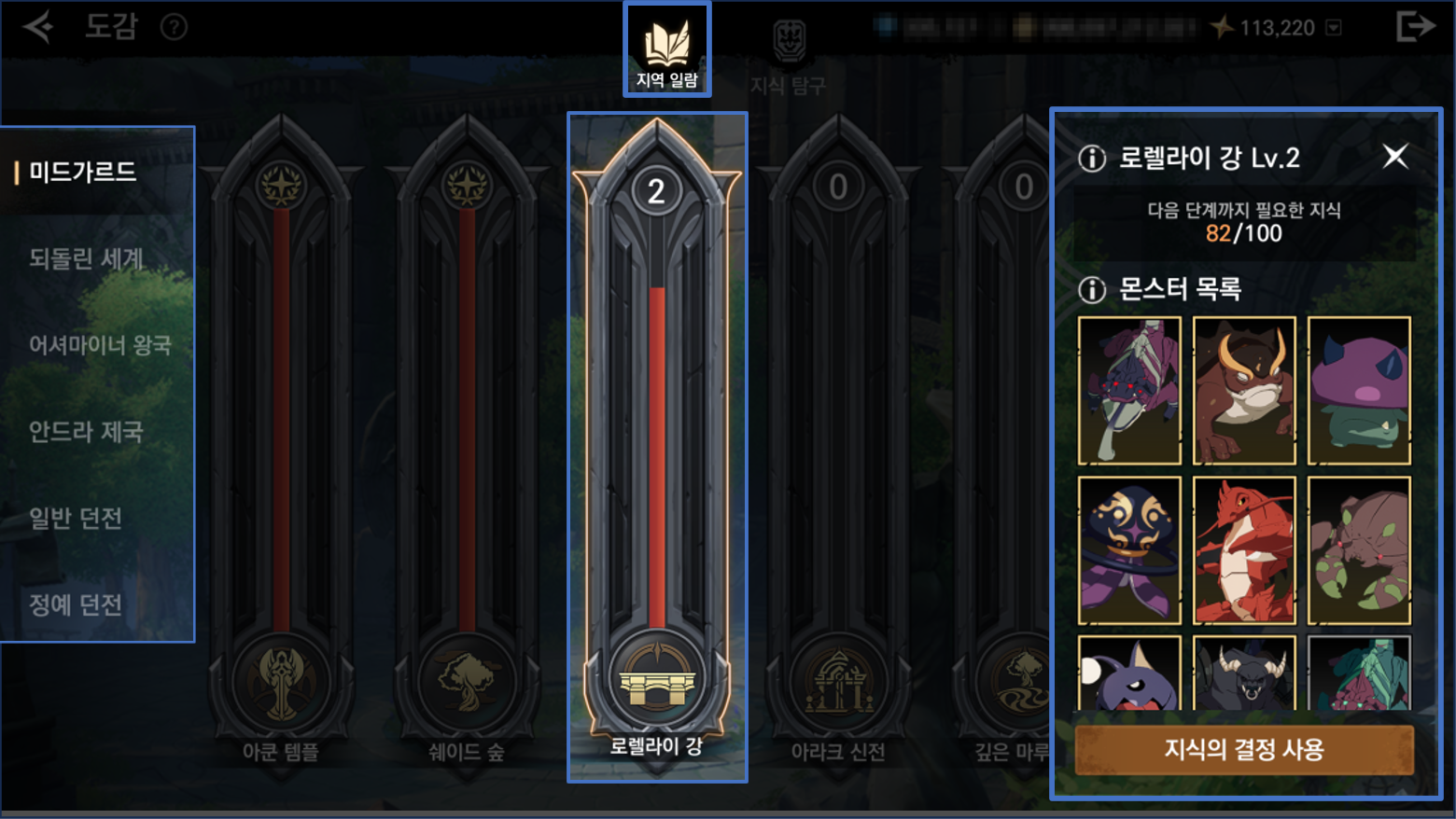This screenshot has width=1456, height=819.
Task: Use 지식의 결정 사용 button
Action: click(x=1243, y=749)
